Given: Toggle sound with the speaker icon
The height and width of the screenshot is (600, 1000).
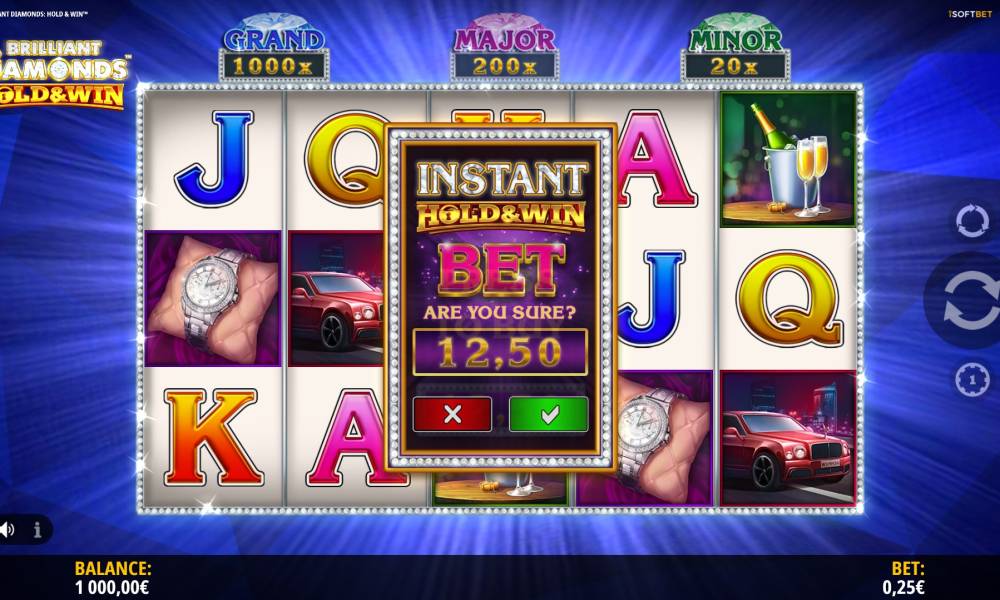Looking at the screenshot, I should (x=7, y=530).
